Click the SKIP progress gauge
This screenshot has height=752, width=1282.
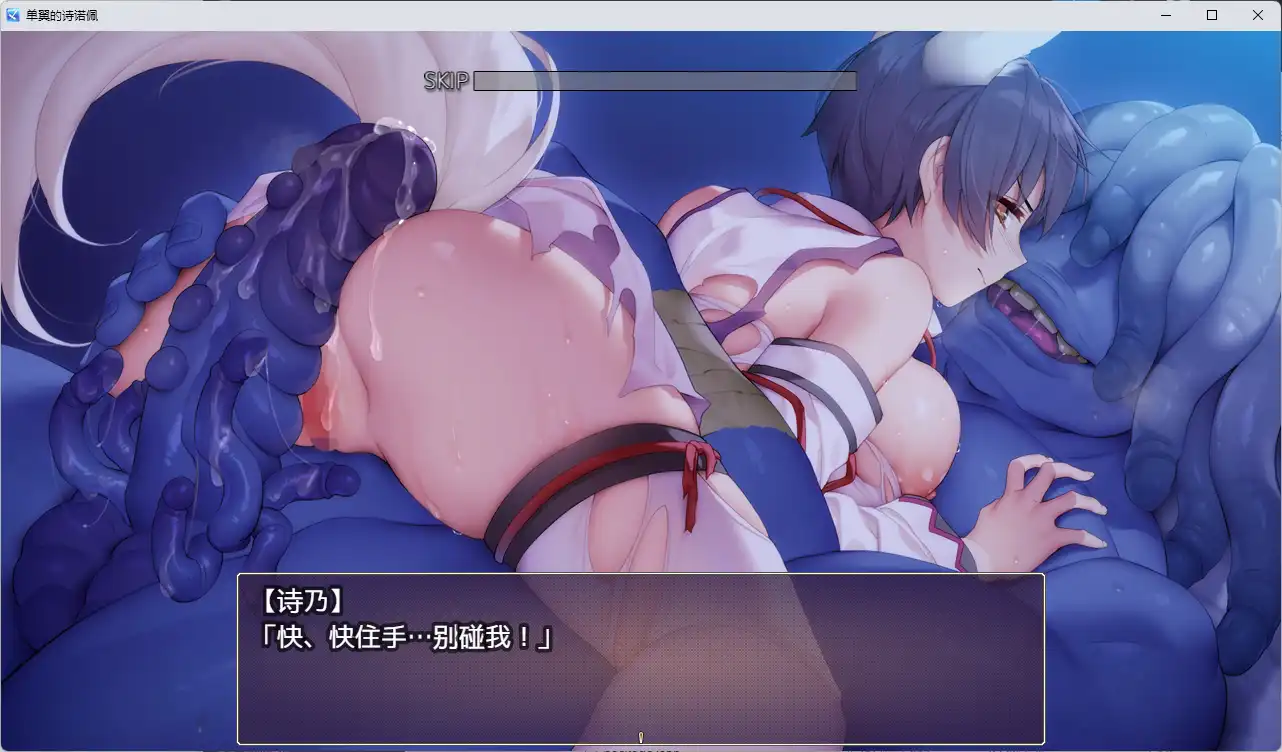tap(665, 81)
